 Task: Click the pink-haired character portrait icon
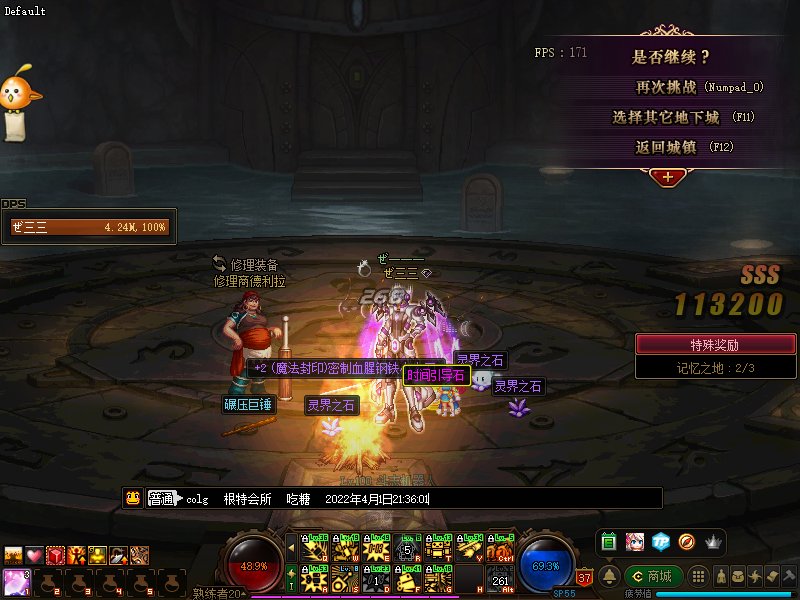point(634,542)
